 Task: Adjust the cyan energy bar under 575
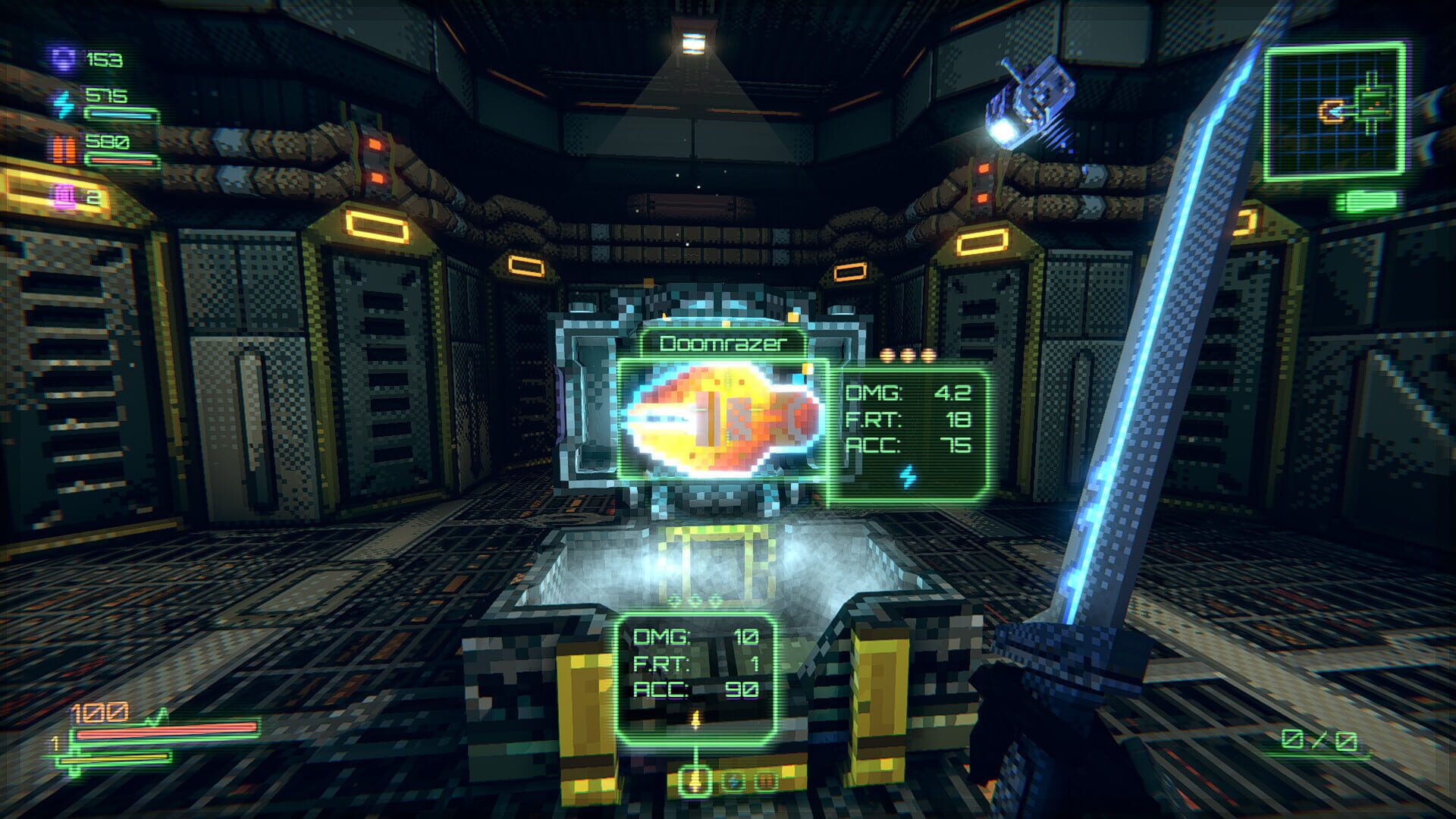121,116
